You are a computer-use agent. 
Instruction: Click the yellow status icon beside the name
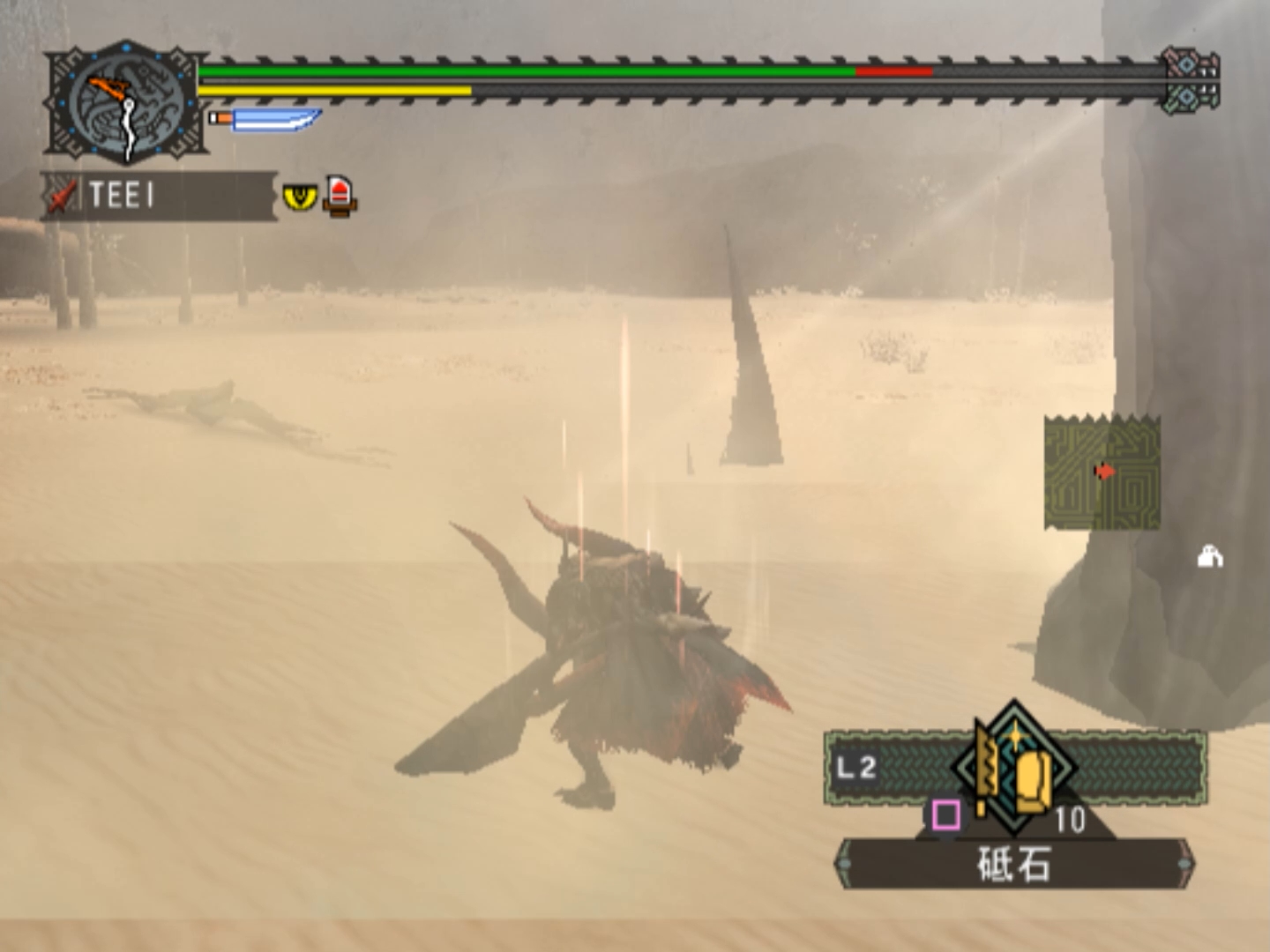(x=300, y=196)
